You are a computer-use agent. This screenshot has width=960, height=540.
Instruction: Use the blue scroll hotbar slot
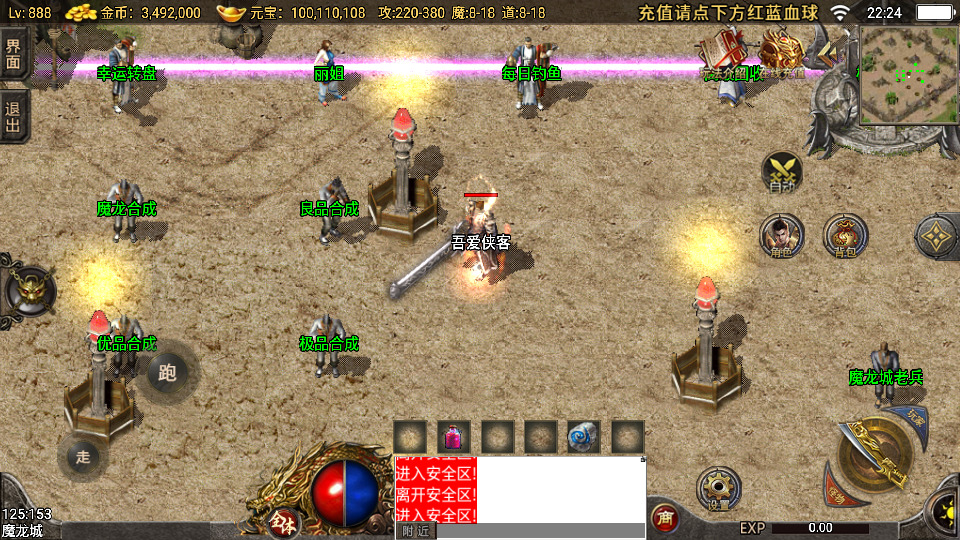(x=584, y=437)
